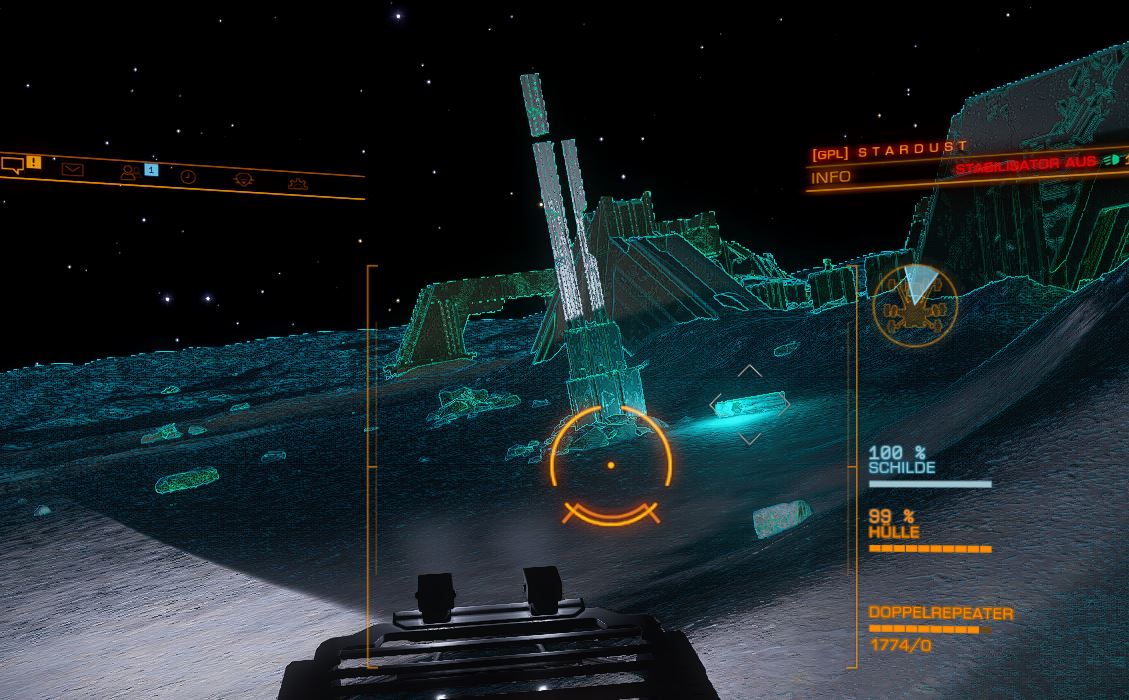Image resolution: width=1129 pixels, height=700 pixels.
Task: Open the comms settings gear tab
Action: coord(297,183)
